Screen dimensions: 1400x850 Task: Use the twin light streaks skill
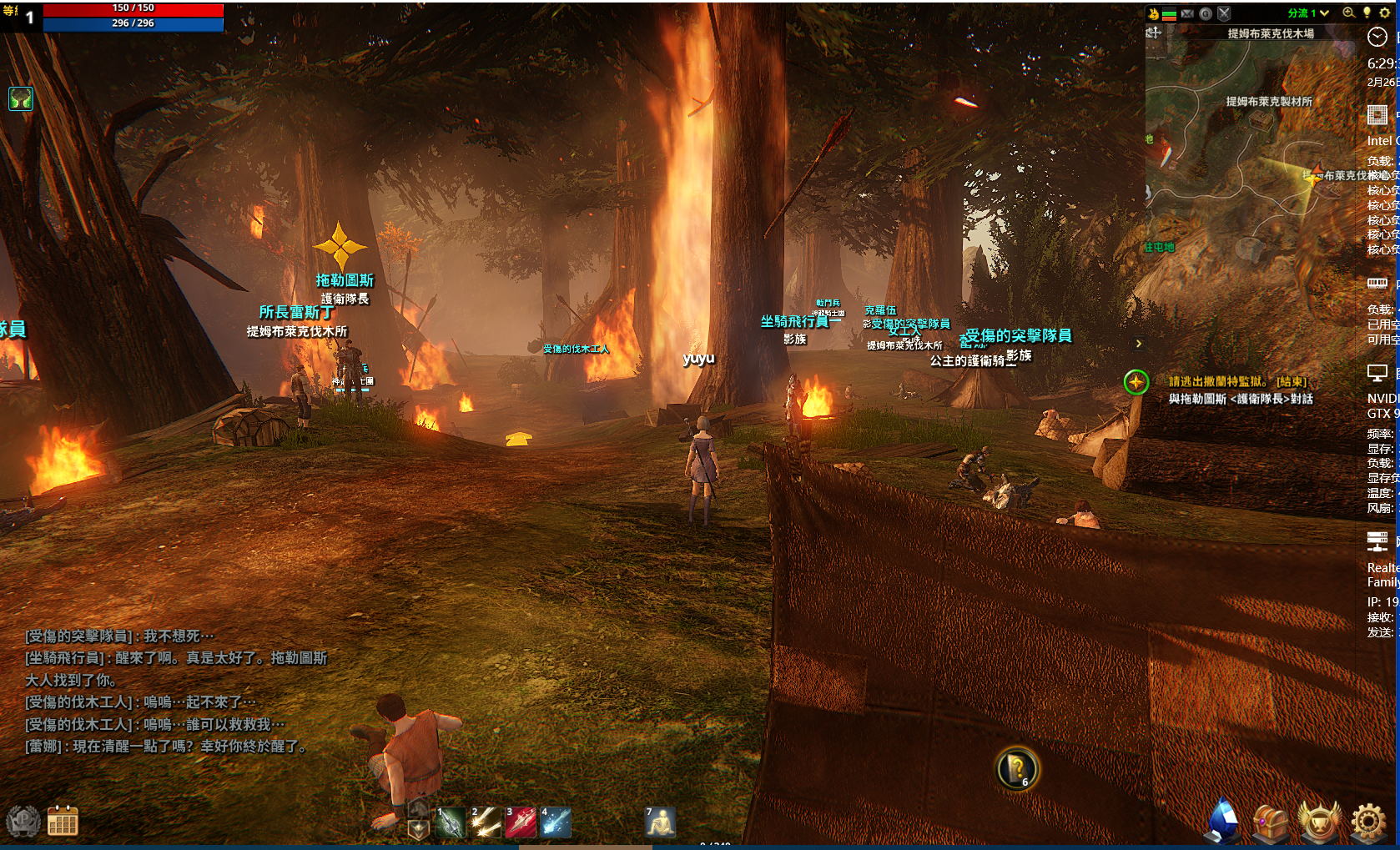coord(486,822)
